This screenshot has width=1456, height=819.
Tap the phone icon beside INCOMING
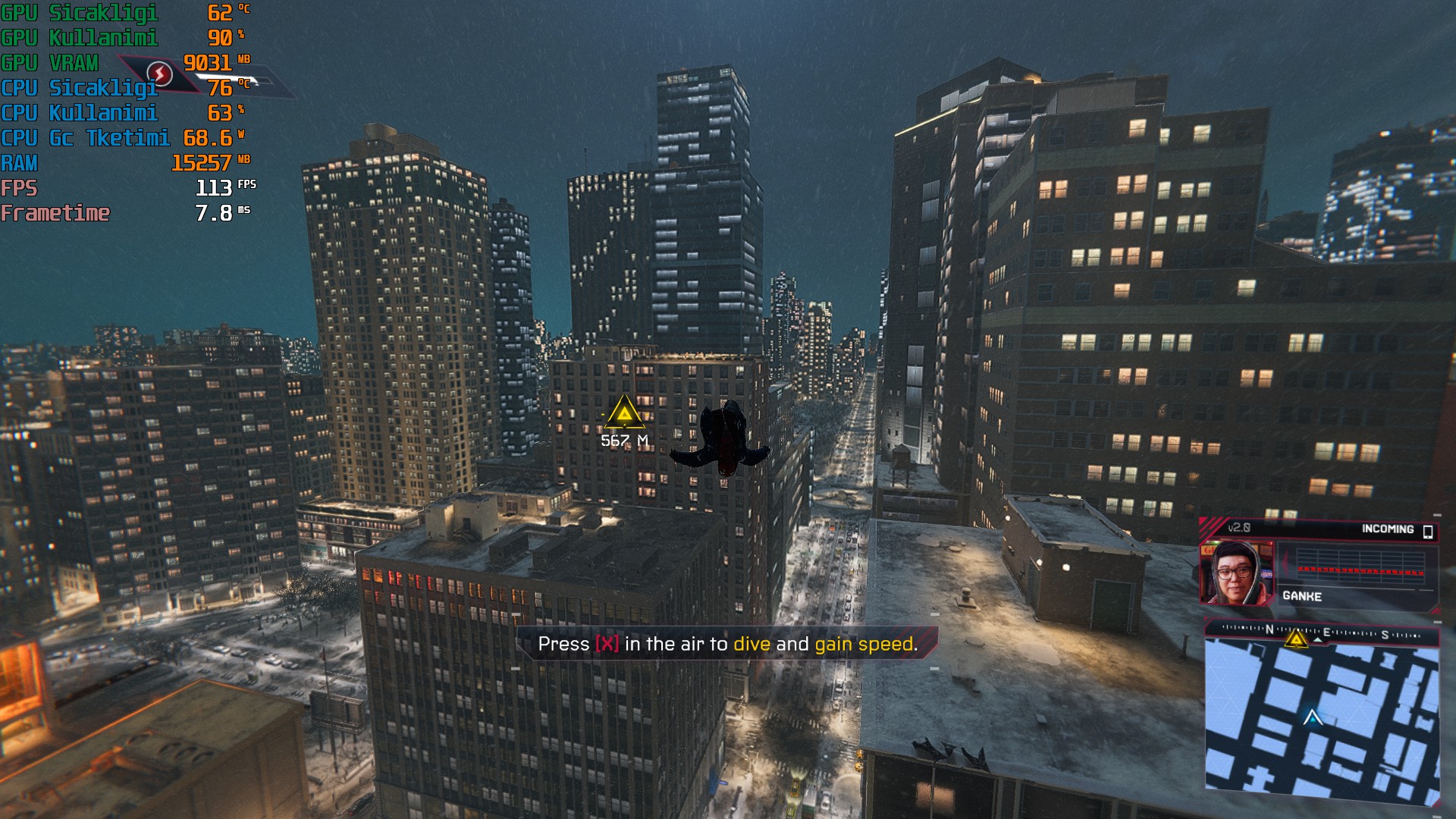(1428, 531)
